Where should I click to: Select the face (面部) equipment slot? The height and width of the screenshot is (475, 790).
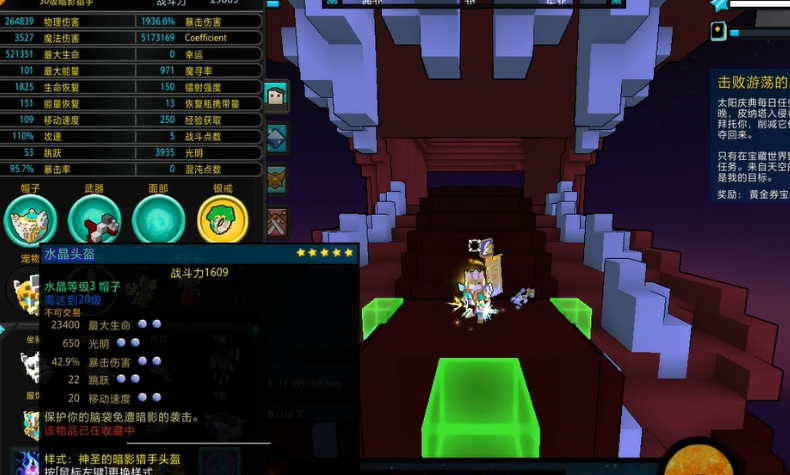(x=158, y=219)
